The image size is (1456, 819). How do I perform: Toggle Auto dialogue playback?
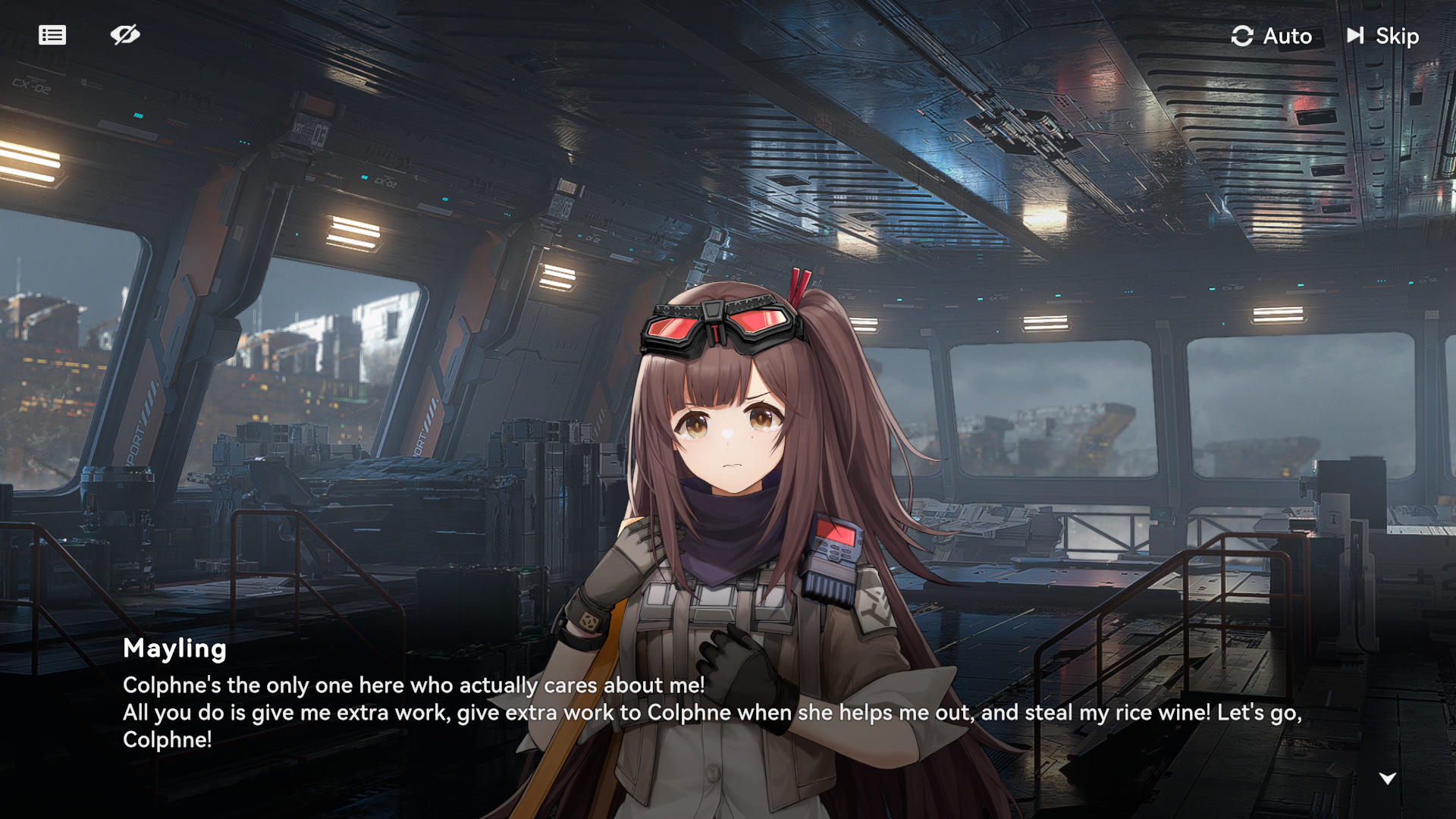click(x=1272, y=36)
